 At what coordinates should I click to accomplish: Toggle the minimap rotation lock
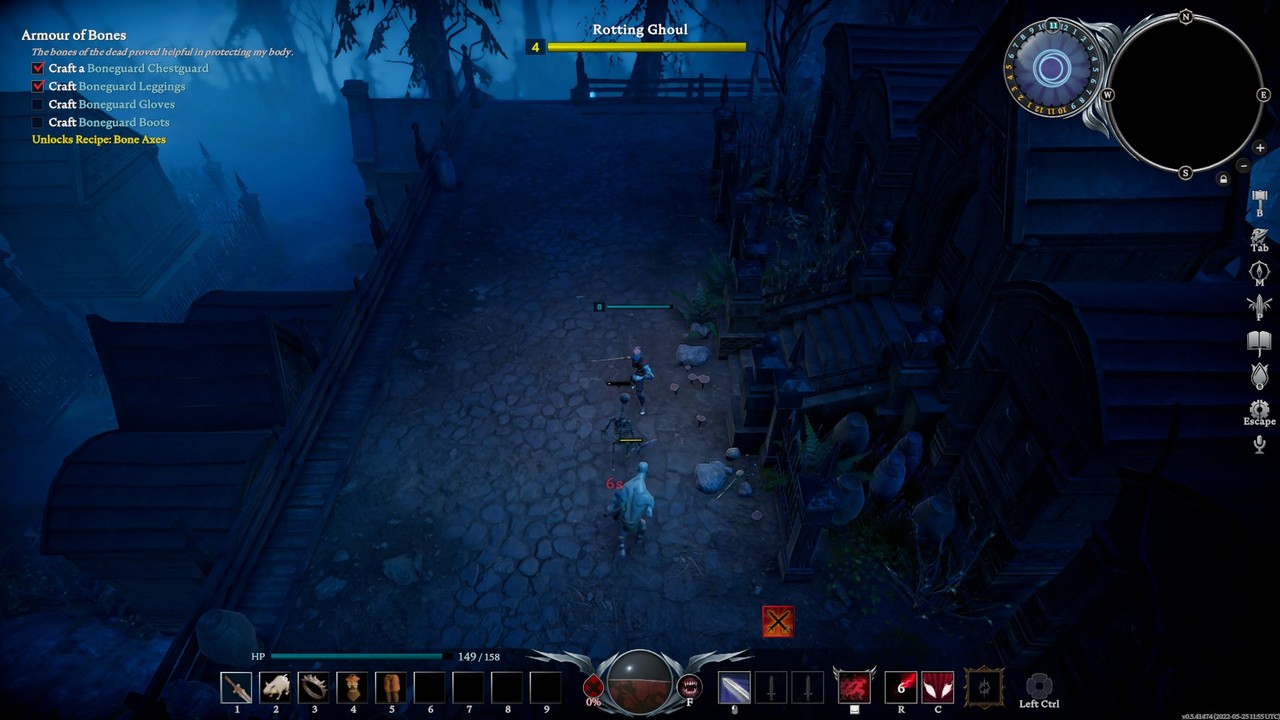point(1222,179)
